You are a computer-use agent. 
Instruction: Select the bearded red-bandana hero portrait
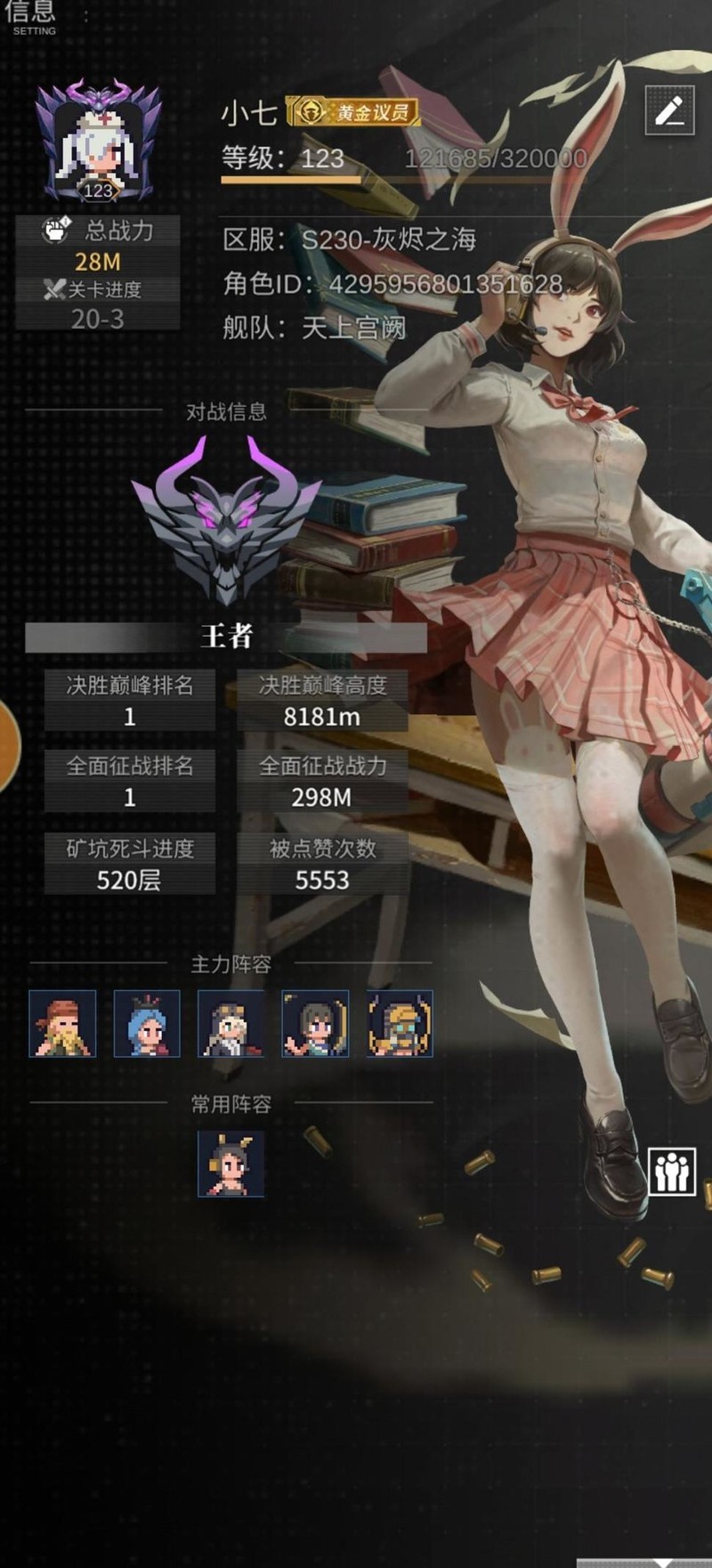pos(62,1024)
